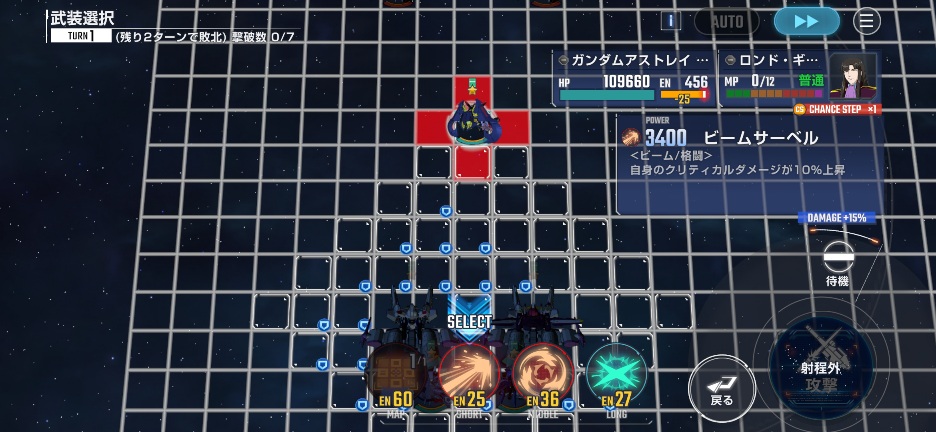
Task: View the ロンド・ギ pilot portrait panel
Action: [x=852, y=76]
